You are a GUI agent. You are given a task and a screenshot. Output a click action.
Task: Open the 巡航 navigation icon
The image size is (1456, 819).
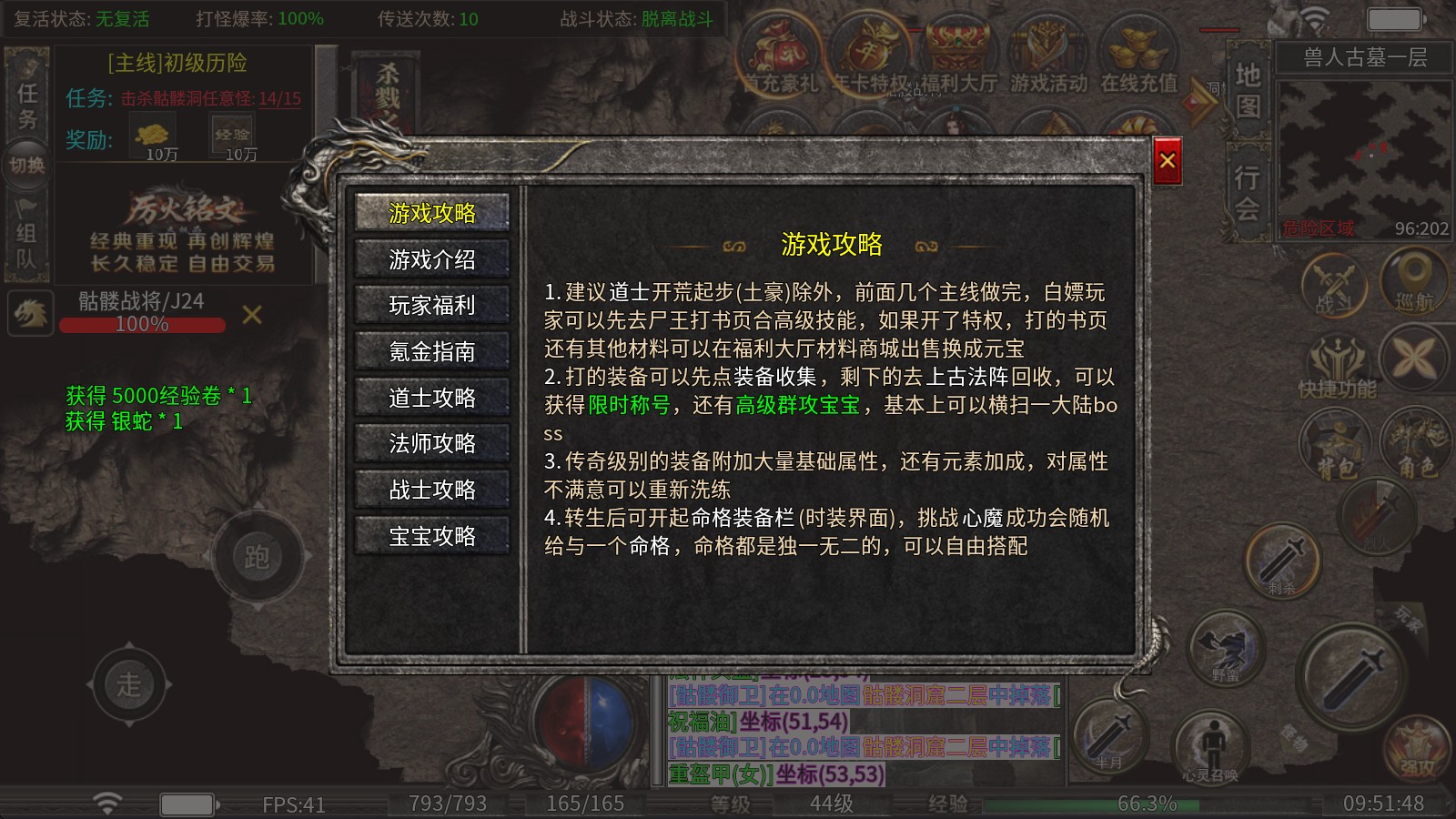click(1413, 282)
